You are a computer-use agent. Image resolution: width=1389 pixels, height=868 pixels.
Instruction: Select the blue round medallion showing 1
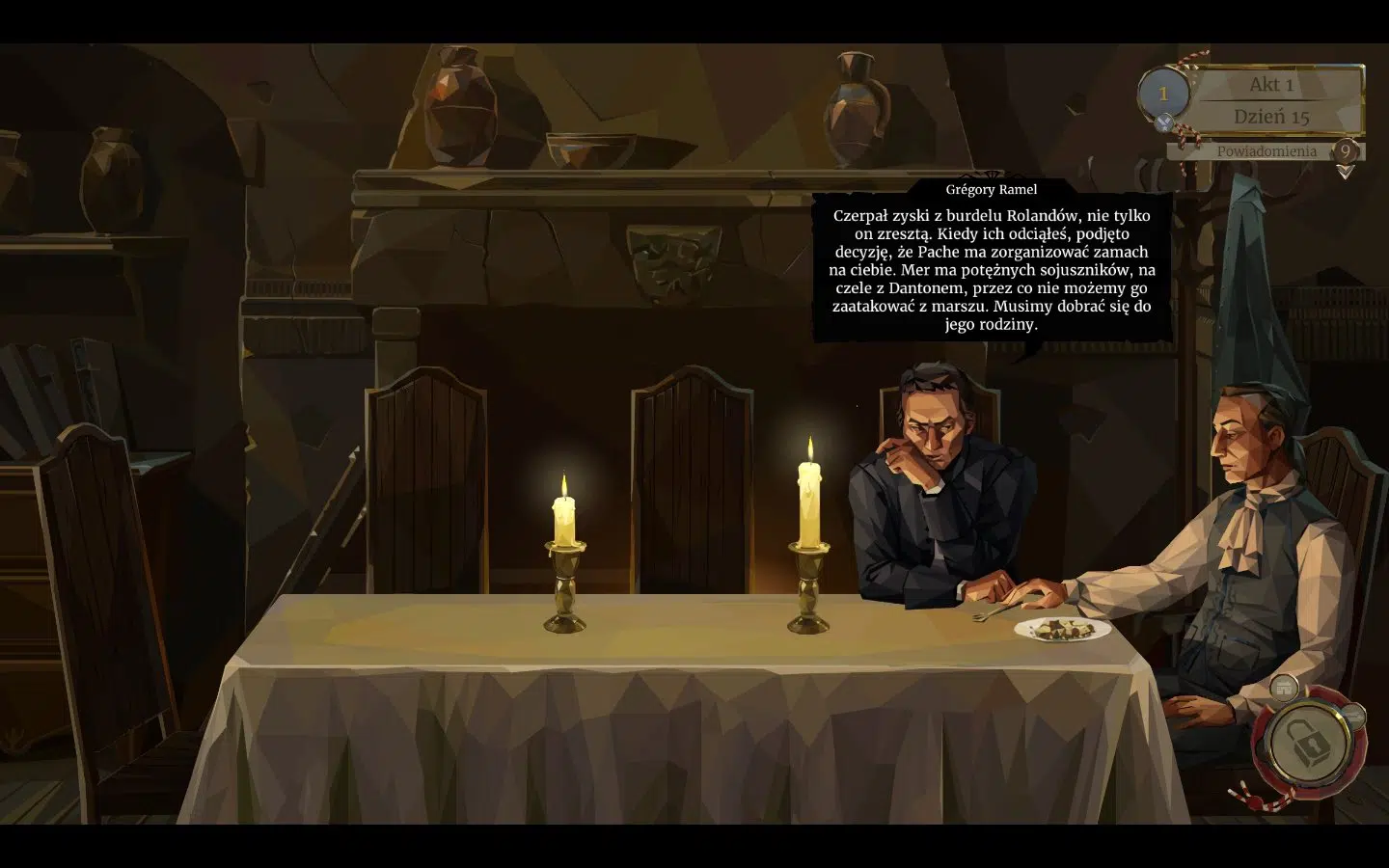[1163, 94]
